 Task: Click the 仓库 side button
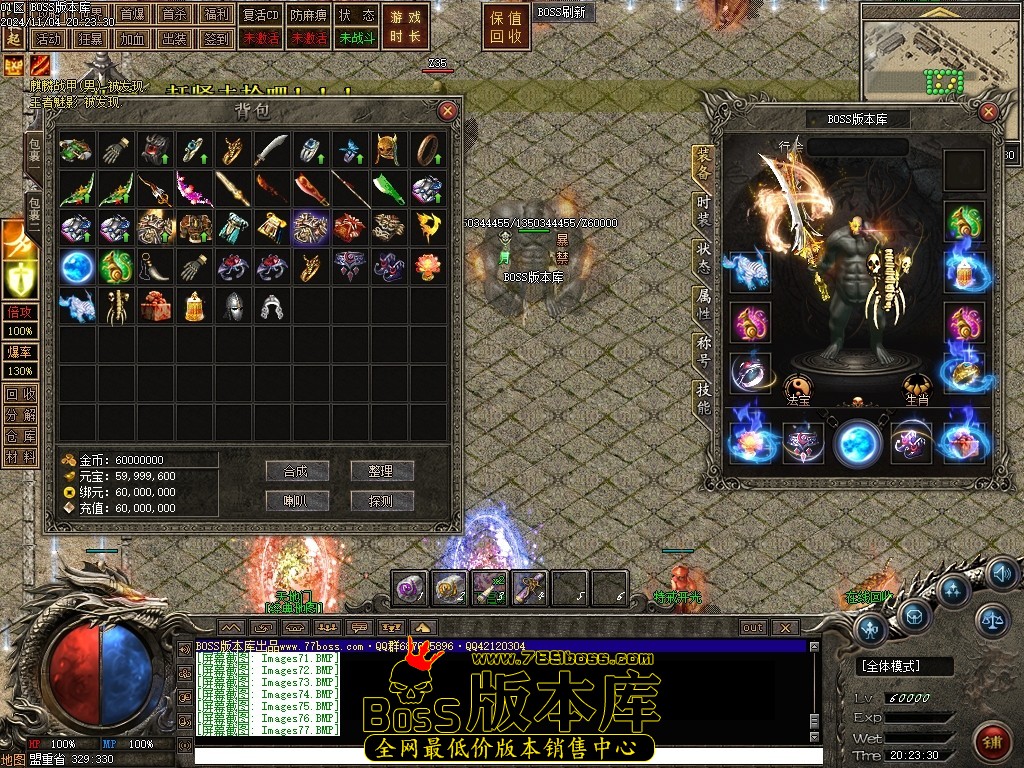(19, 435)
